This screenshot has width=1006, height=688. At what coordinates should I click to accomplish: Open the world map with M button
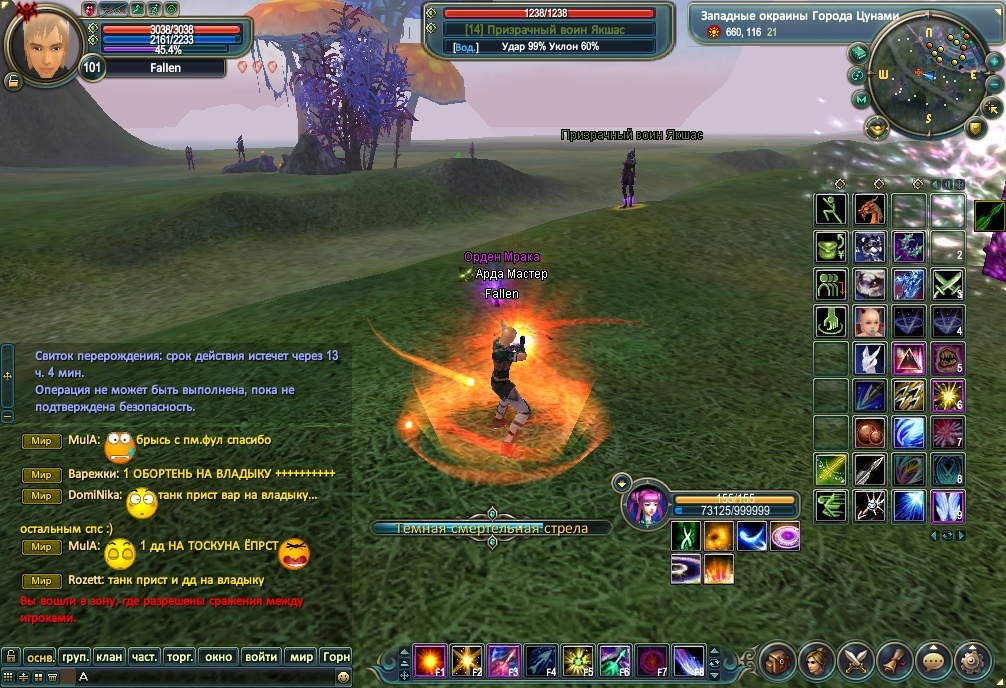861,100
